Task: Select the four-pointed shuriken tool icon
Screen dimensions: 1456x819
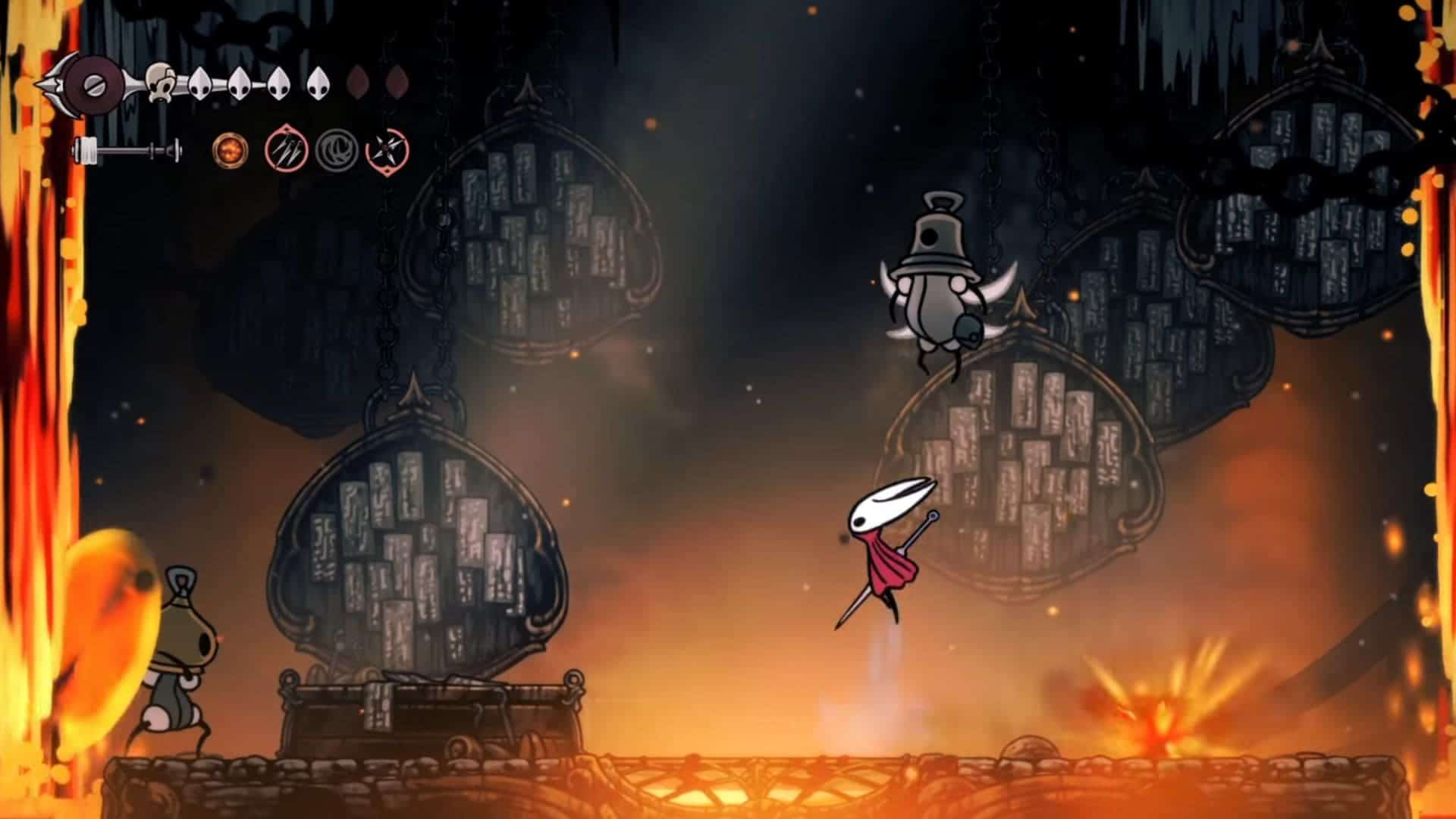Action: pos(387,151)
